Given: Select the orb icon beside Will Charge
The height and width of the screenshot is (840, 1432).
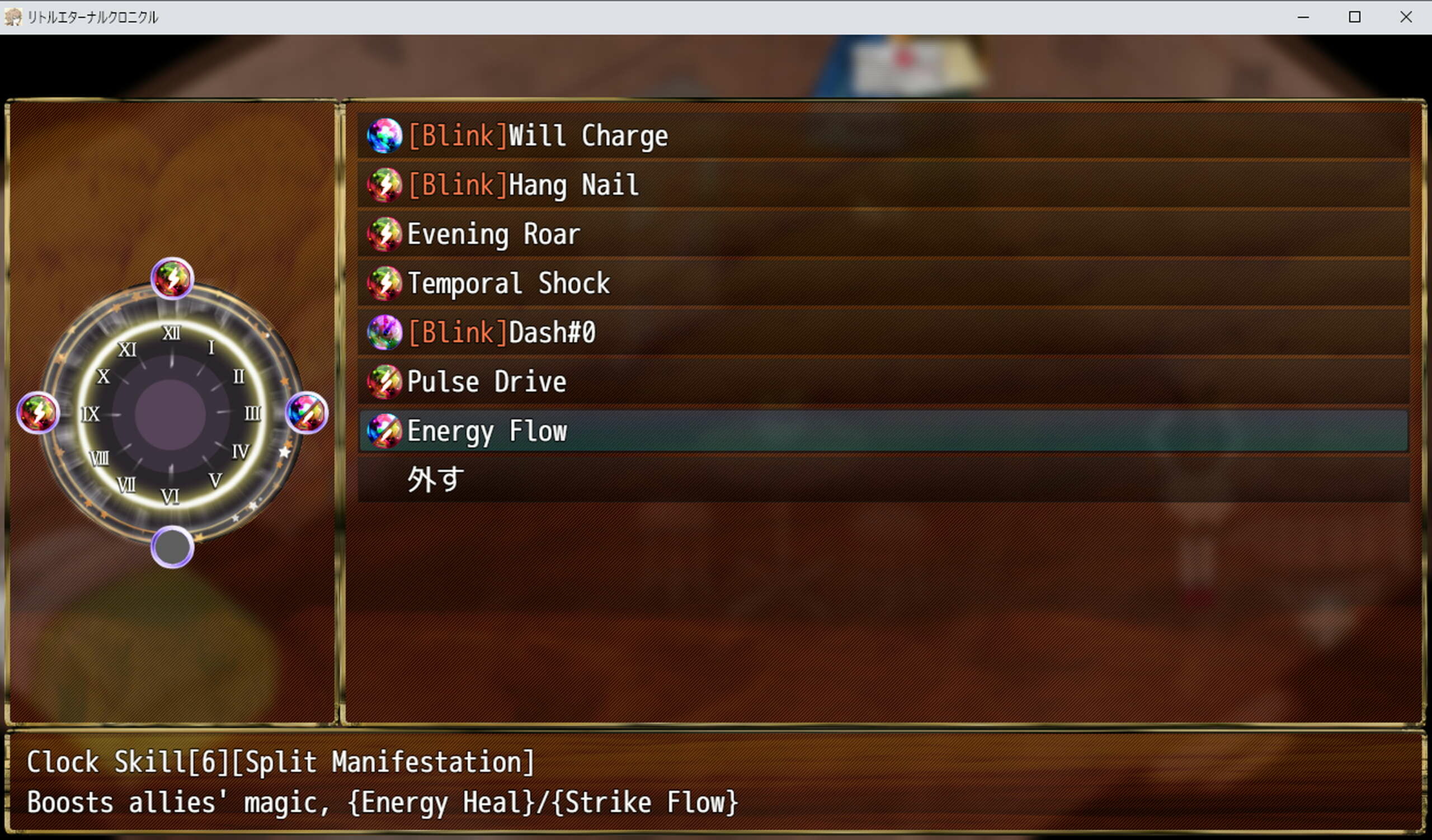Looking at the screenshot, I should point(384,135).
